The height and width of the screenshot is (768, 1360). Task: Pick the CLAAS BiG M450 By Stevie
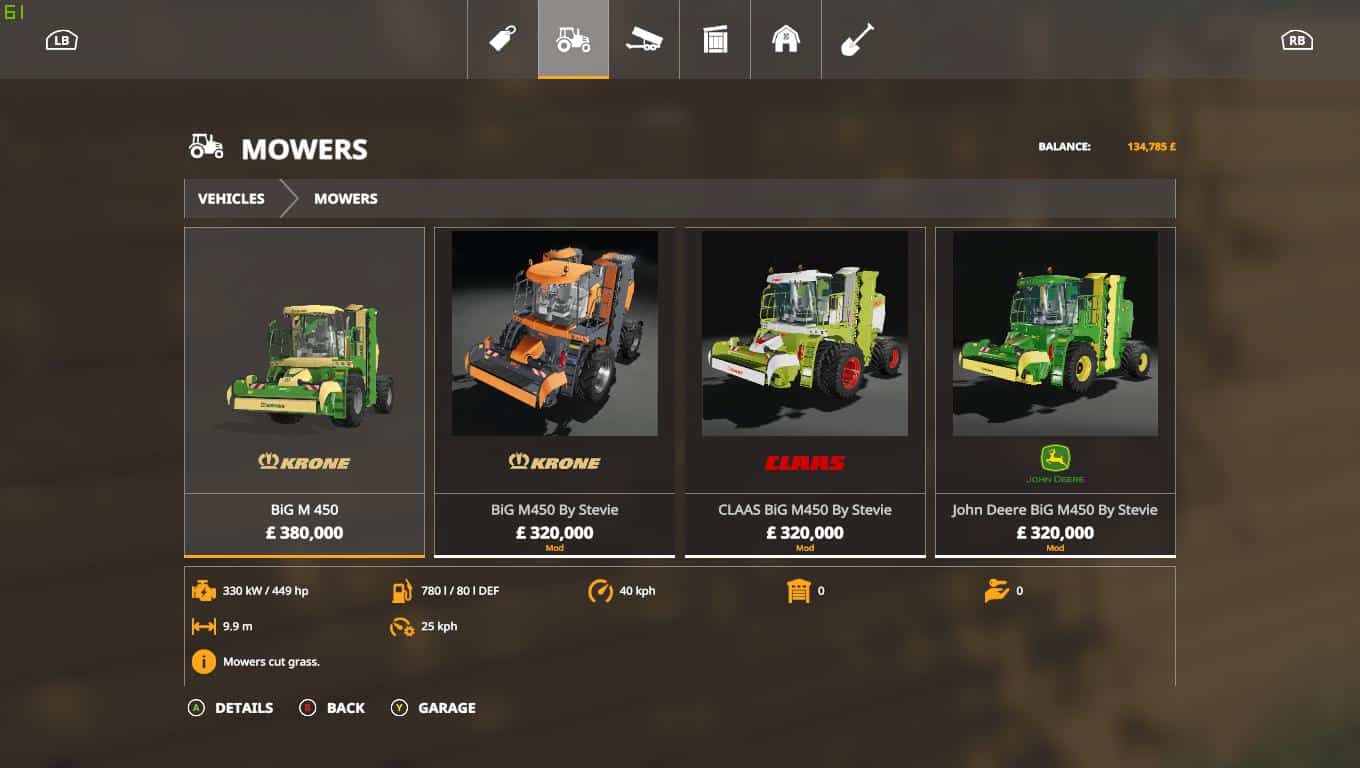coord(805,390)
